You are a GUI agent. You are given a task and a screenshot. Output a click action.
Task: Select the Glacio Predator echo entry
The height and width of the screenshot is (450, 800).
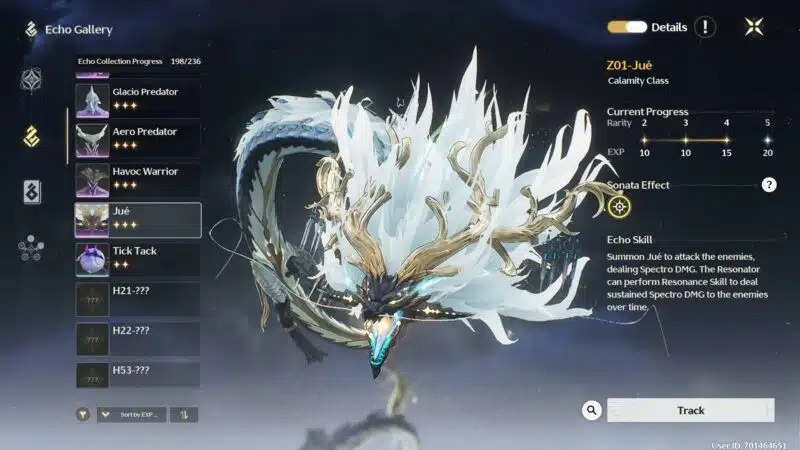pos(137,100)
